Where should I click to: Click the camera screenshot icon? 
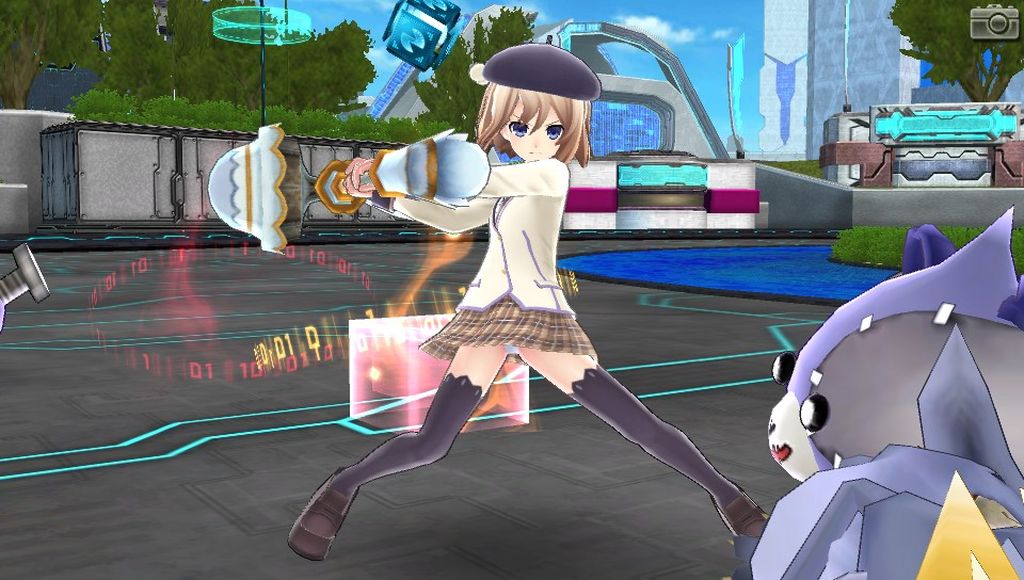tap(994, 22)
